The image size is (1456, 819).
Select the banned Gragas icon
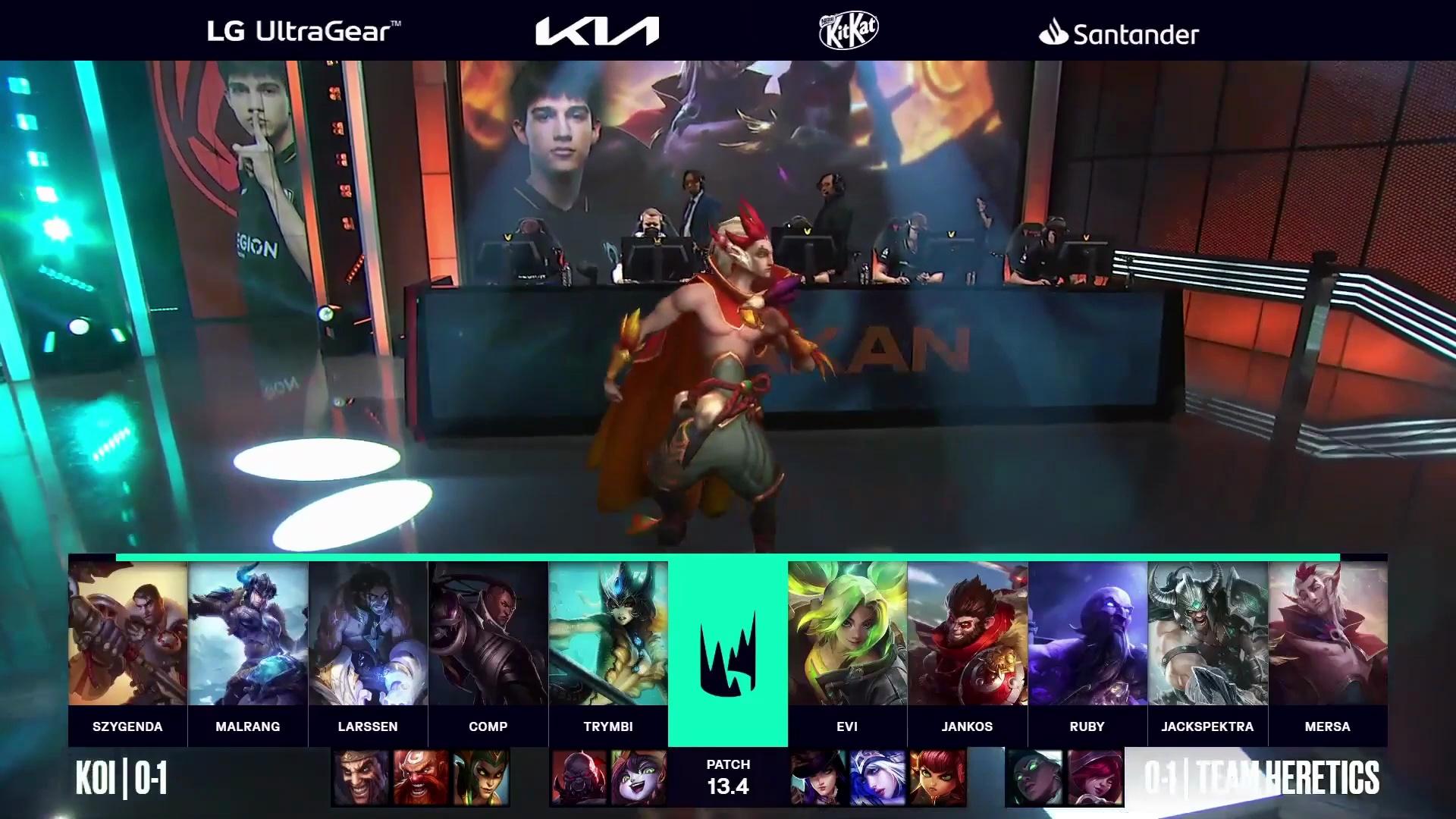(x=421, y=777)
